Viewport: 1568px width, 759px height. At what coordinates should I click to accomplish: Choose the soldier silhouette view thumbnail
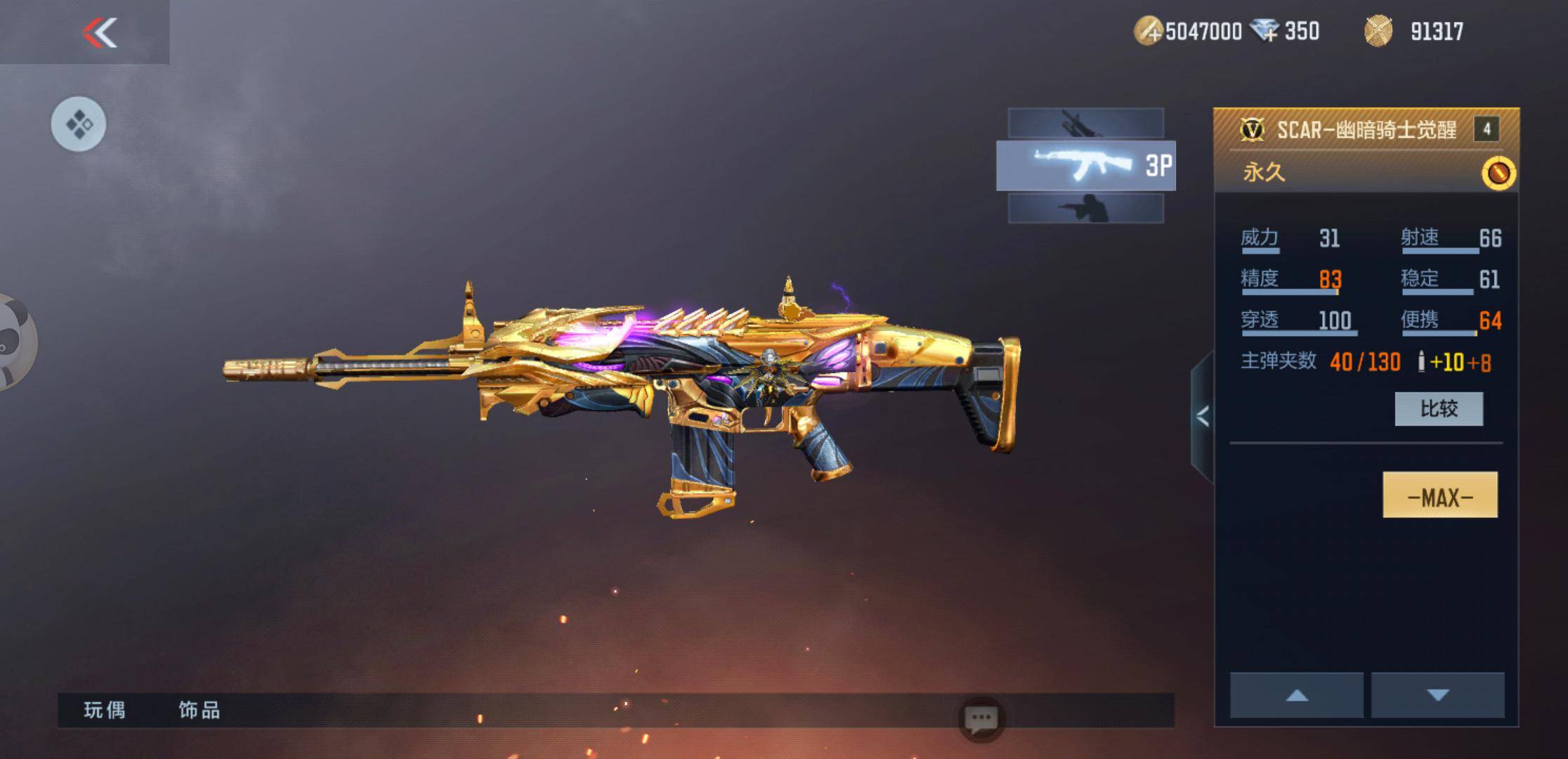click(x=1085, y=209)
